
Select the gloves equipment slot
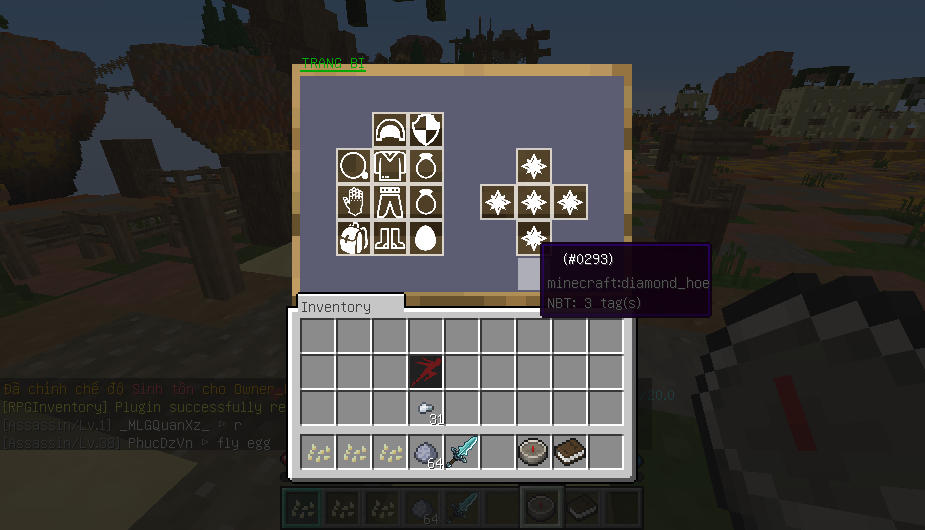(354, 202)
